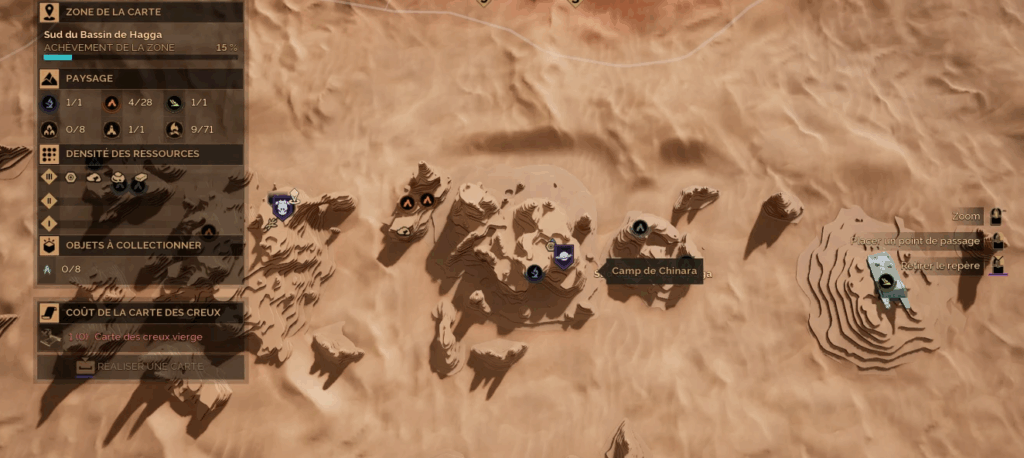This screenshot has height=458, width=1024.
Task: Click the landscape legend icon showing 4/28
Action: pos(112,102)
